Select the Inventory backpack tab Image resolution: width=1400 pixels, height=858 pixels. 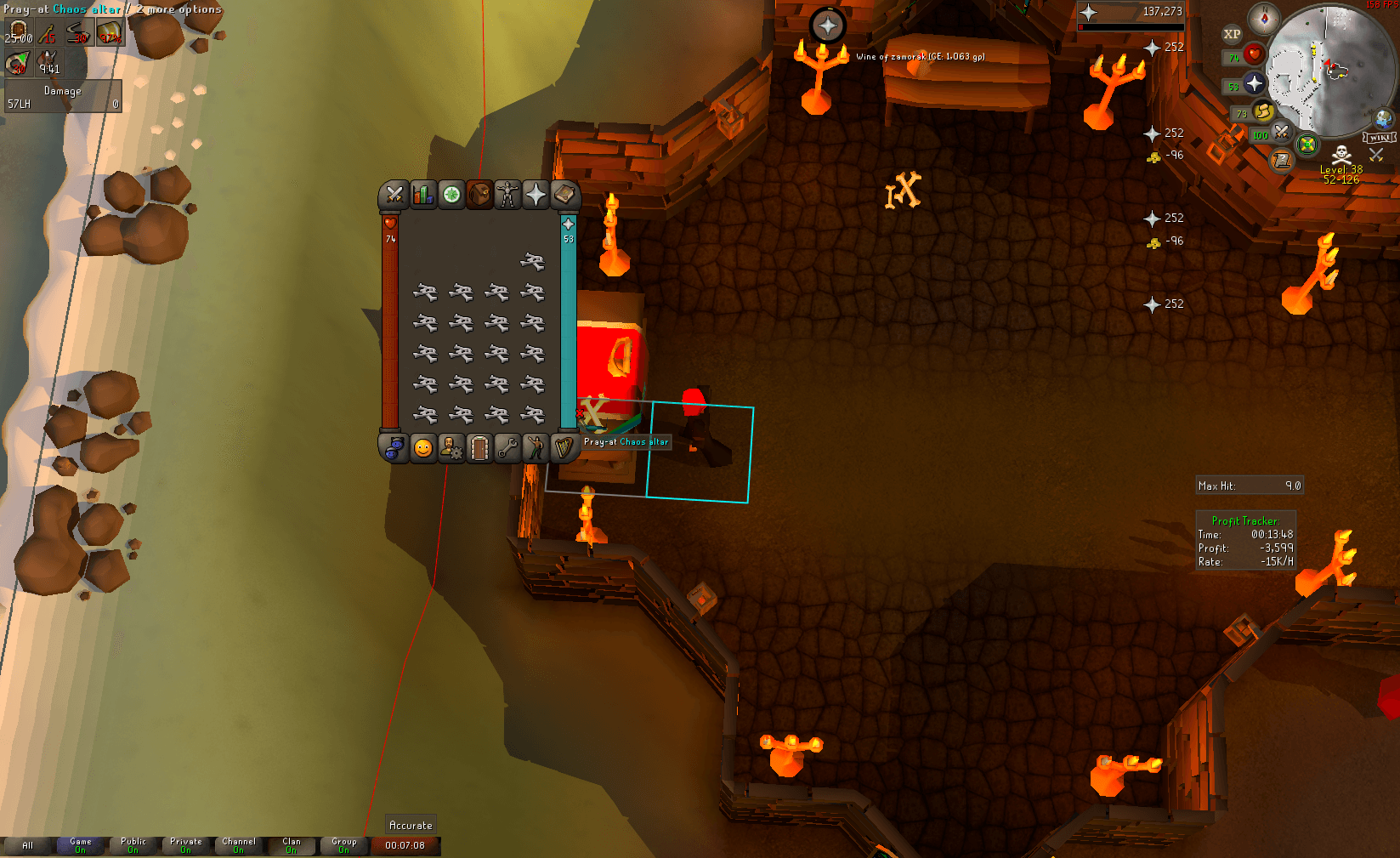(479, 195)
